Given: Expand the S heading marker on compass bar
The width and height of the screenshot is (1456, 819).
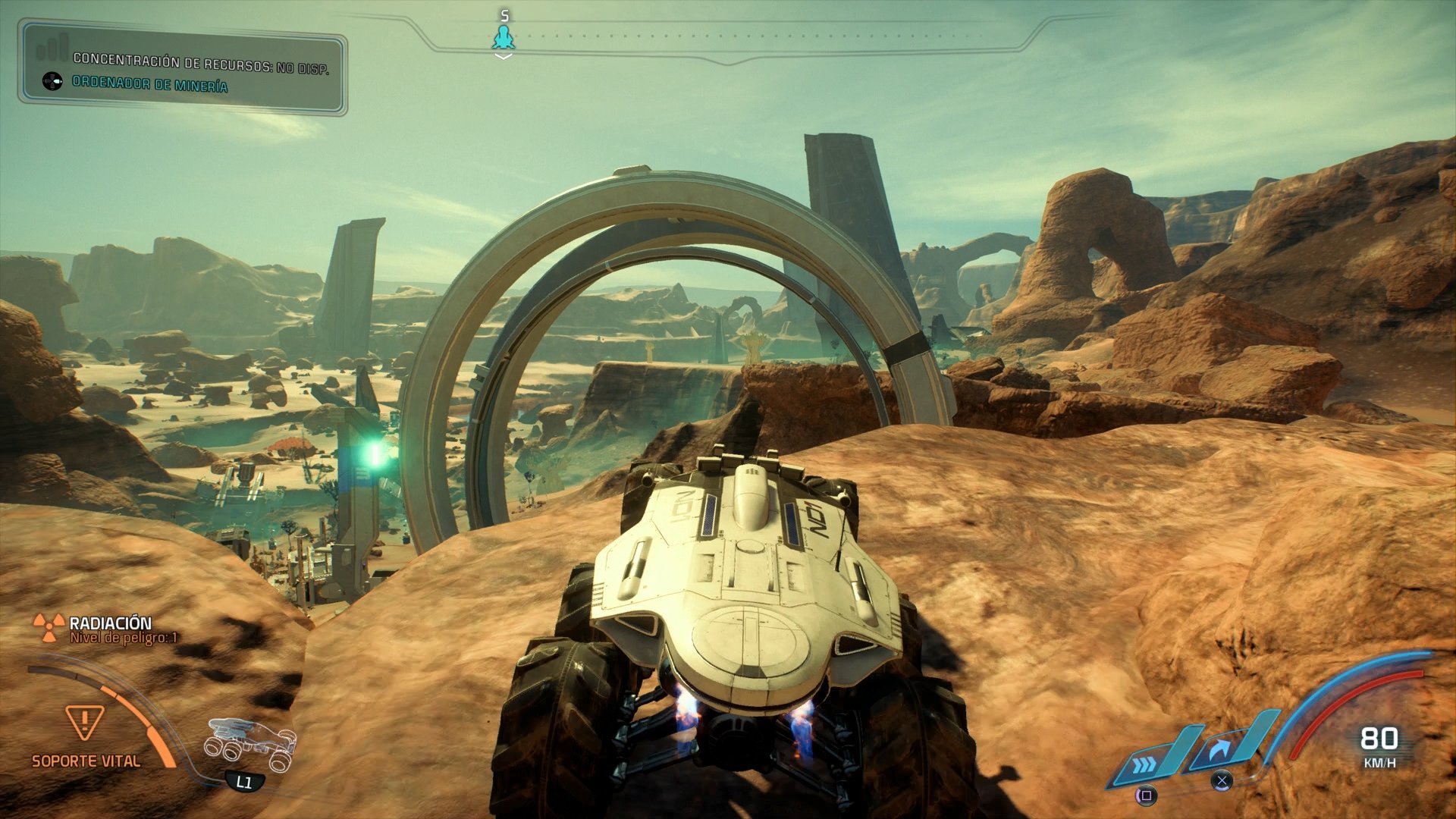Looking at the screenshot, I should 503,14.
